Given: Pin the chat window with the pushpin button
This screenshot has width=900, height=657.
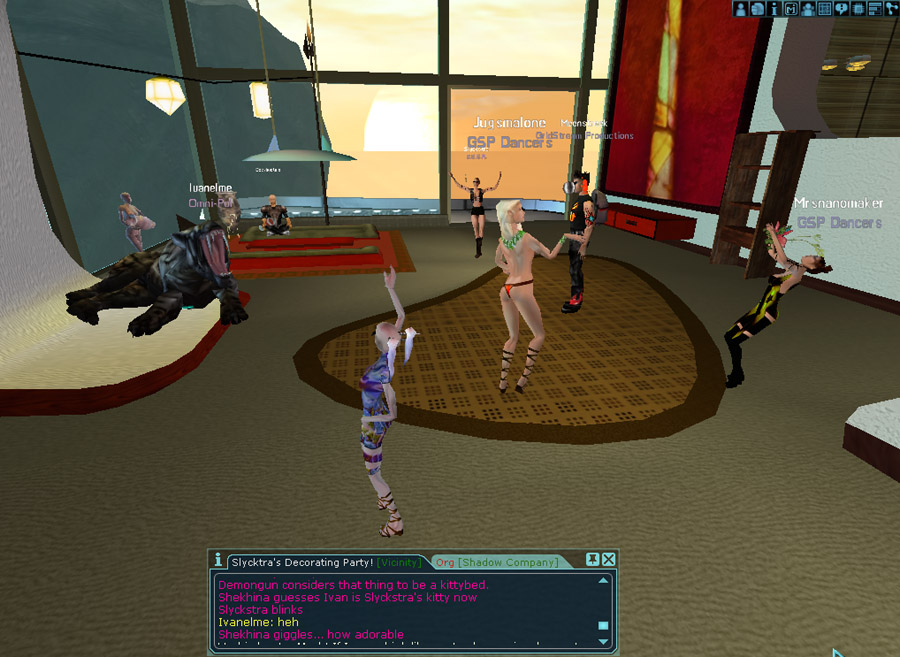Looking at the screenshot, I should pyautogui.click(x=592, y=559).
